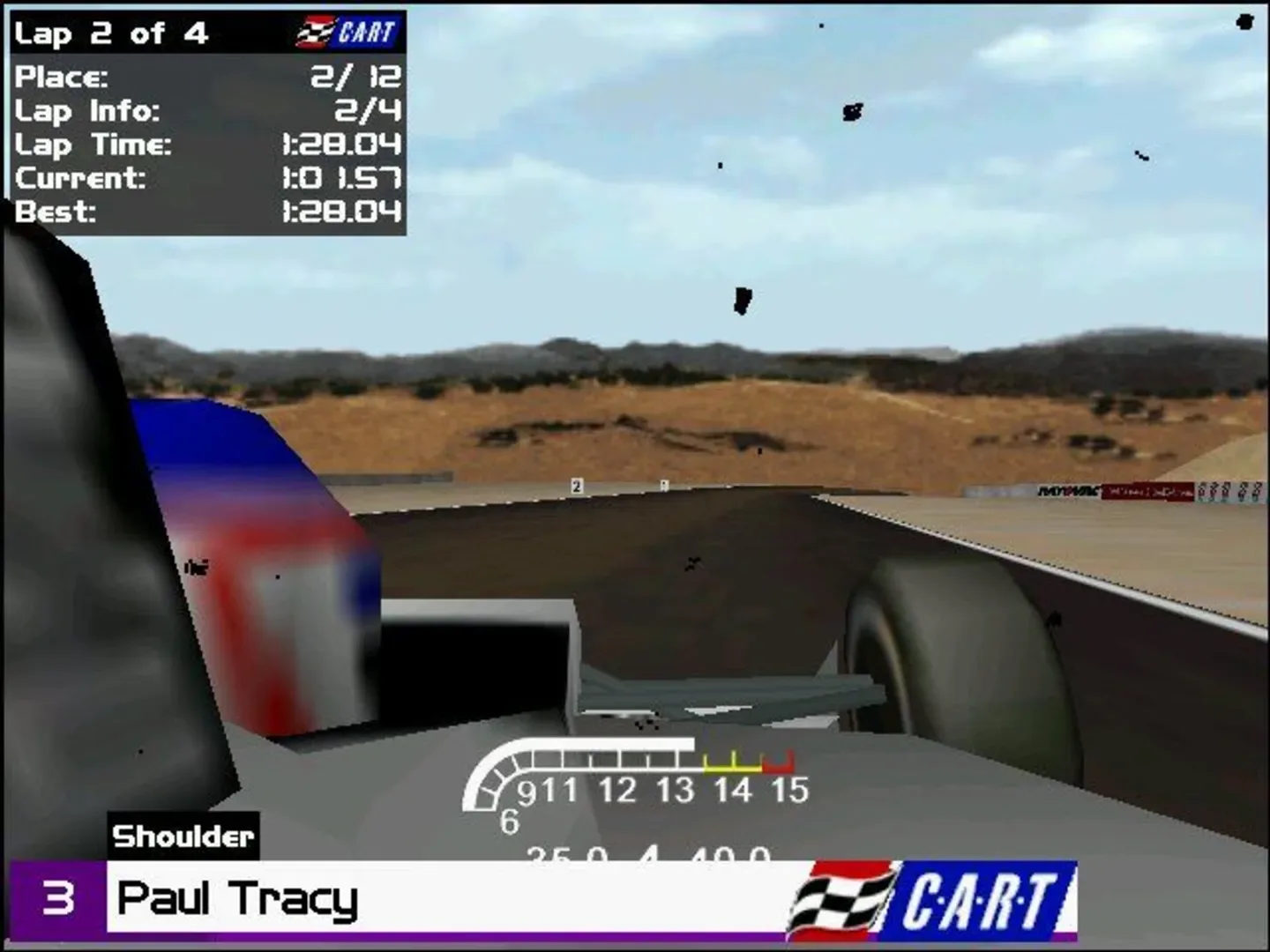1270x952 pixels.
Task: Select the Paul Tracy name banner
Action: (238, 900)
